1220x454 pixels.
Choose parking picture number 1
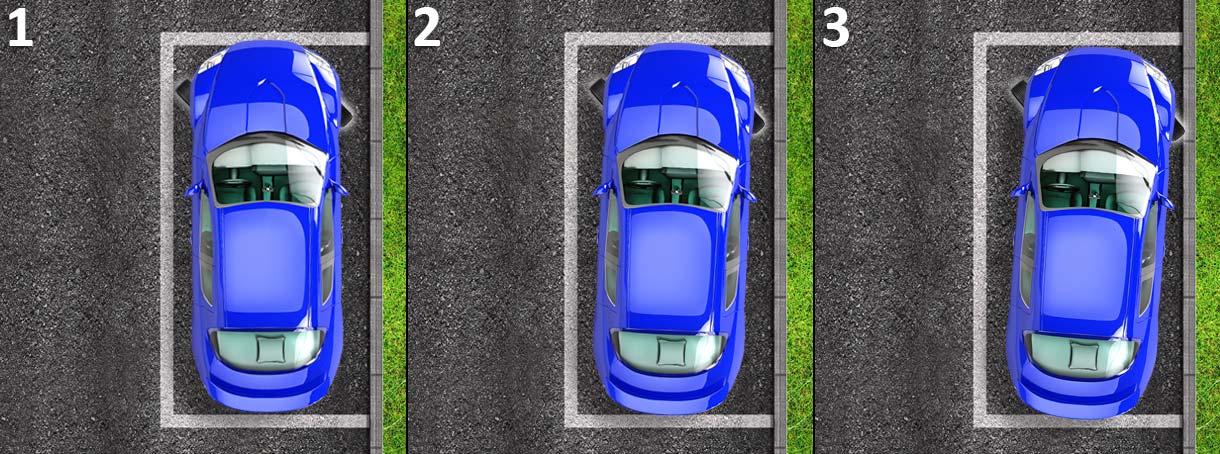click(x=203, y=227)
